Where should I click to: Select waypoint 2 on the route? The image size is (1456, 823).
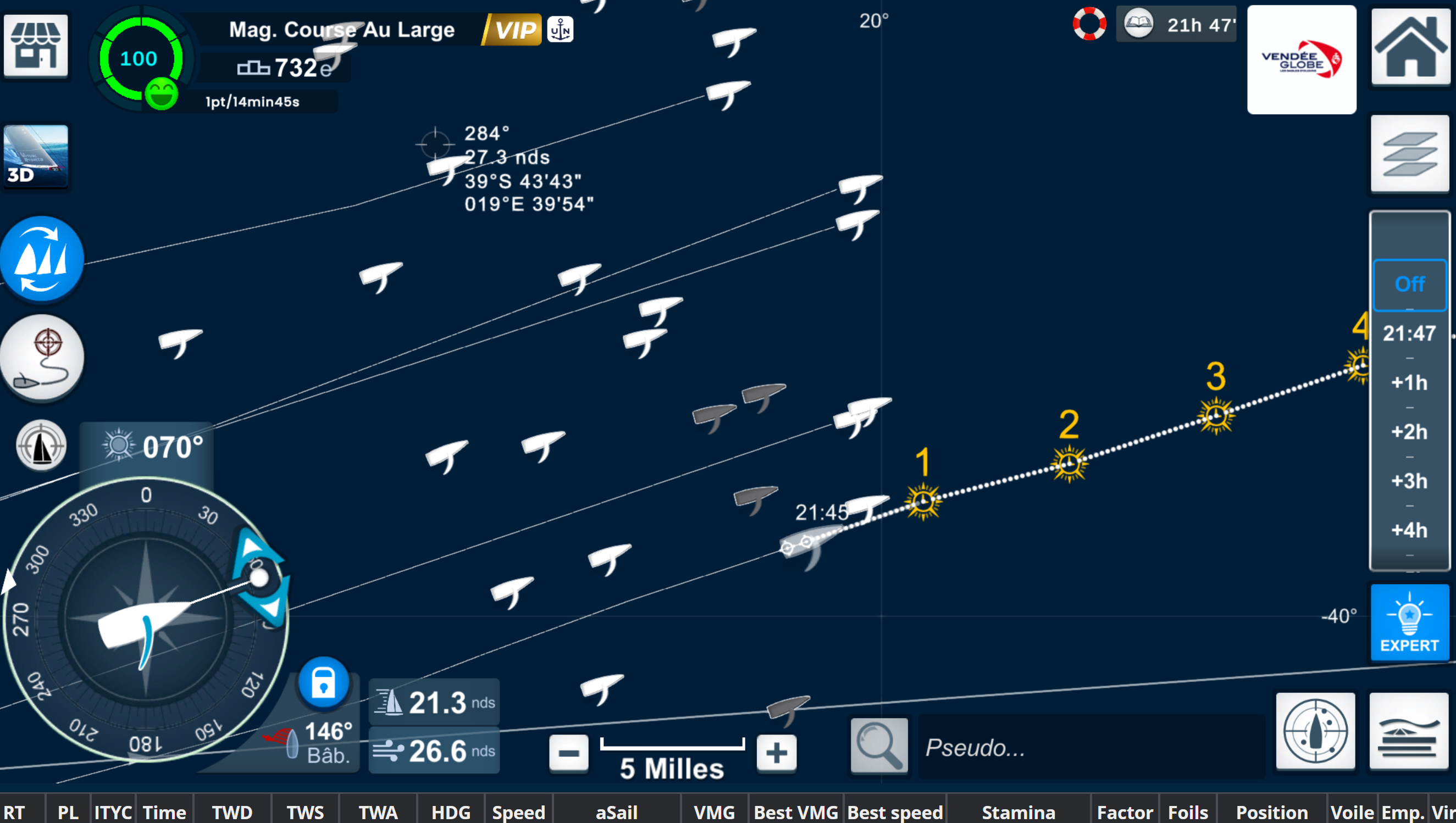[x=1069, y=465]
